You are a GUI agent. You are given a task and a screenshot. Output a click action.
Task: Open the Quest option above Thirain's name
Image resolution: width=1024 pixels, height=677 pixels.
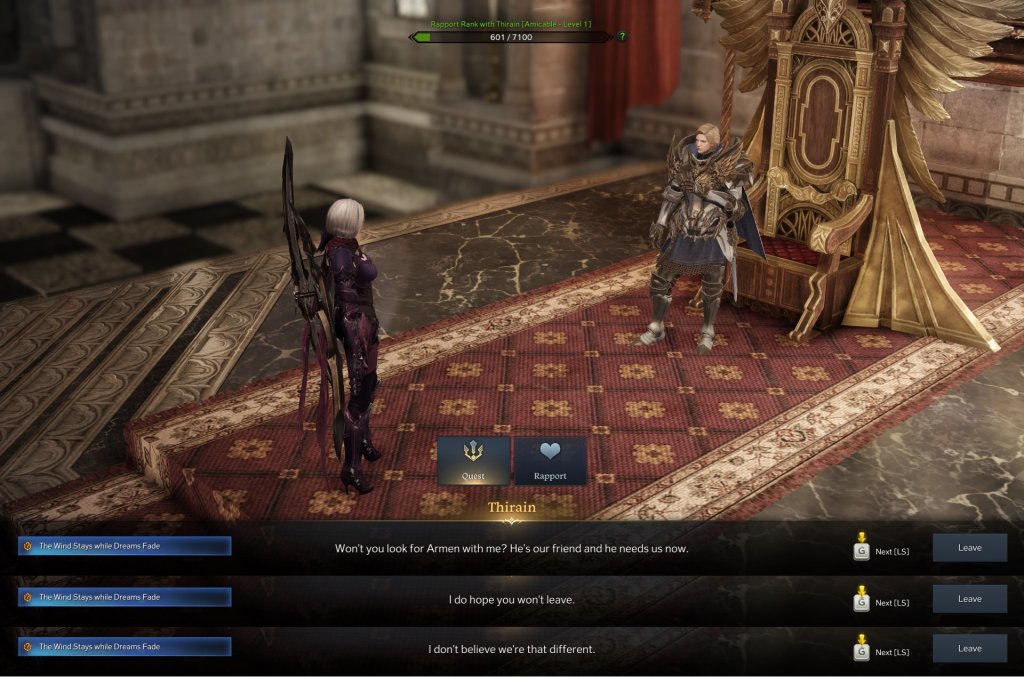[473, 461]
